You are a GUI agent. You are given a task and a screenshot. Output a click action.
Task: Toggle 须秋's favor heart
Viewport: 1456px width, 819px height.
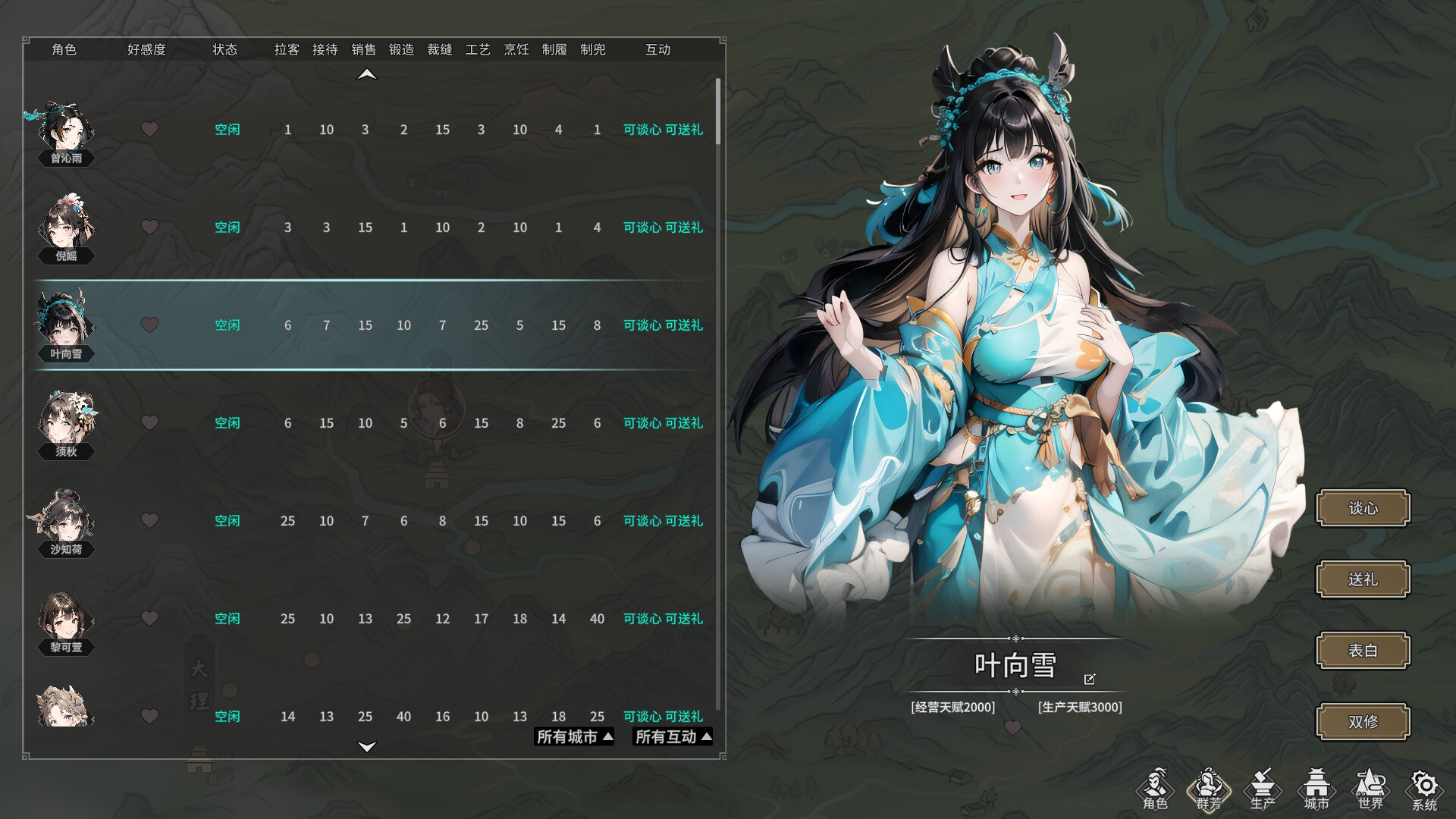click(x=149, y=422)
